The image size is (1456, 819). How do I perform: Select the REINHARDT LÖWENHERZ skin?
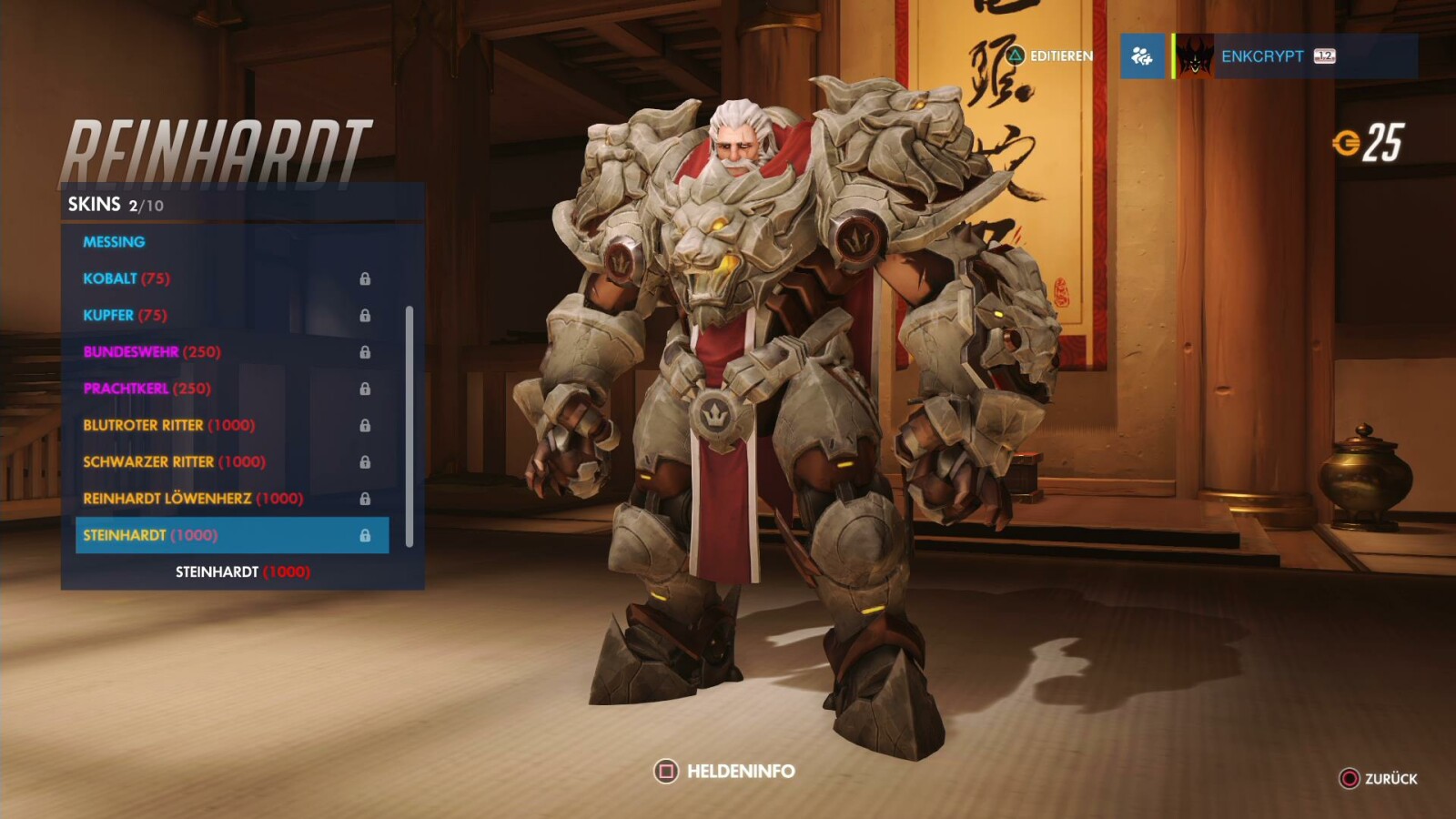click(x=191, y=499)
